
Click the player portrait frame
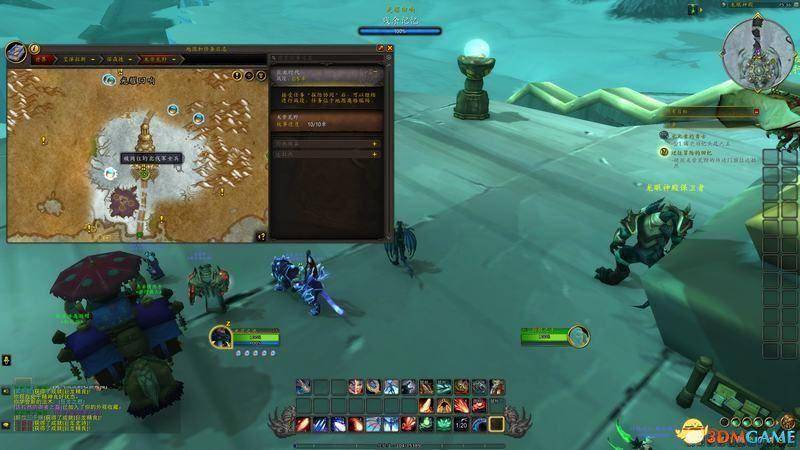[x=220, y=337]
